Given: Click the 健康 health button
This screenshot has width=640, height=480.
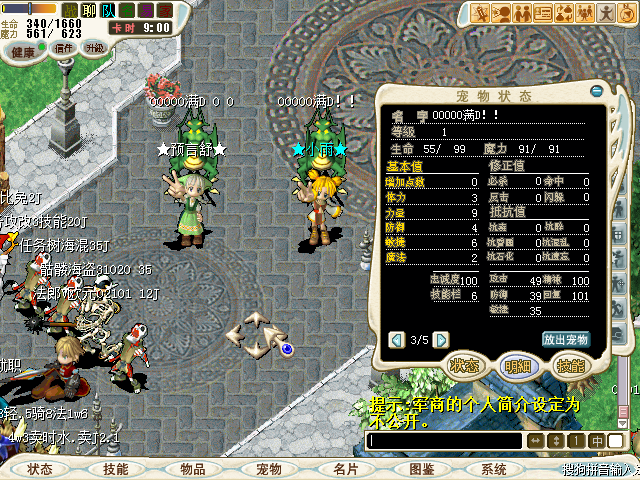Looking at the screenshot, I should [24, 49].
